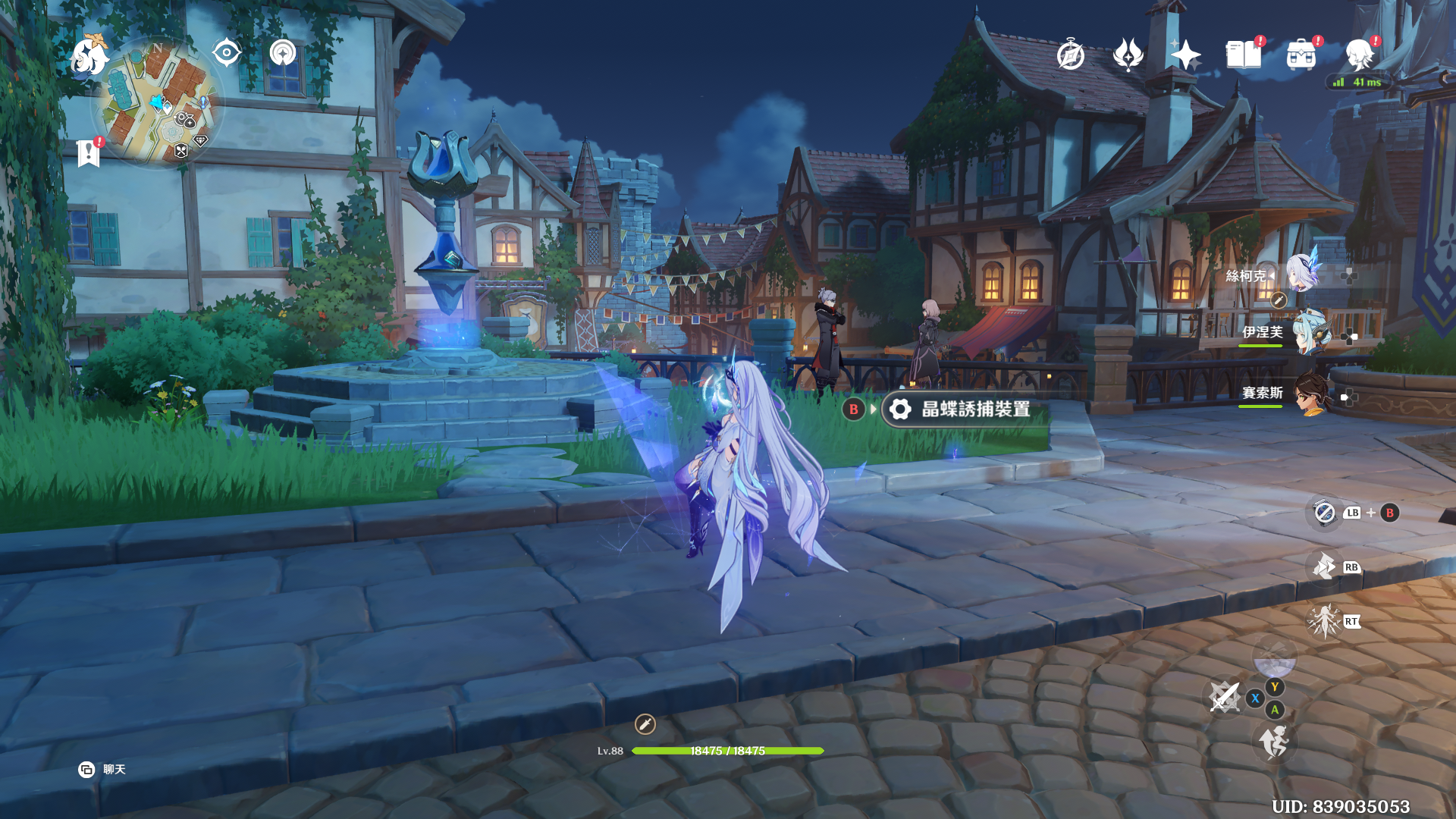
Task: Open the quest bookmark icon with alert
Action: point(89,153)
